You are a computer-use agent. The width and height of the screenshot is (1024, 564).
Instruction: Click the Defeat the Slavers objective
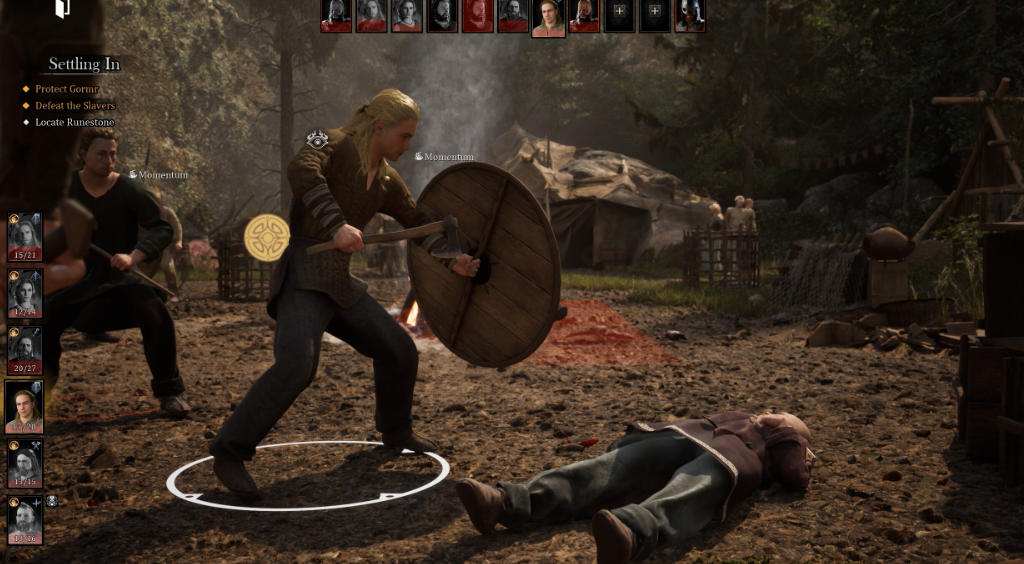tap(75, 105)
